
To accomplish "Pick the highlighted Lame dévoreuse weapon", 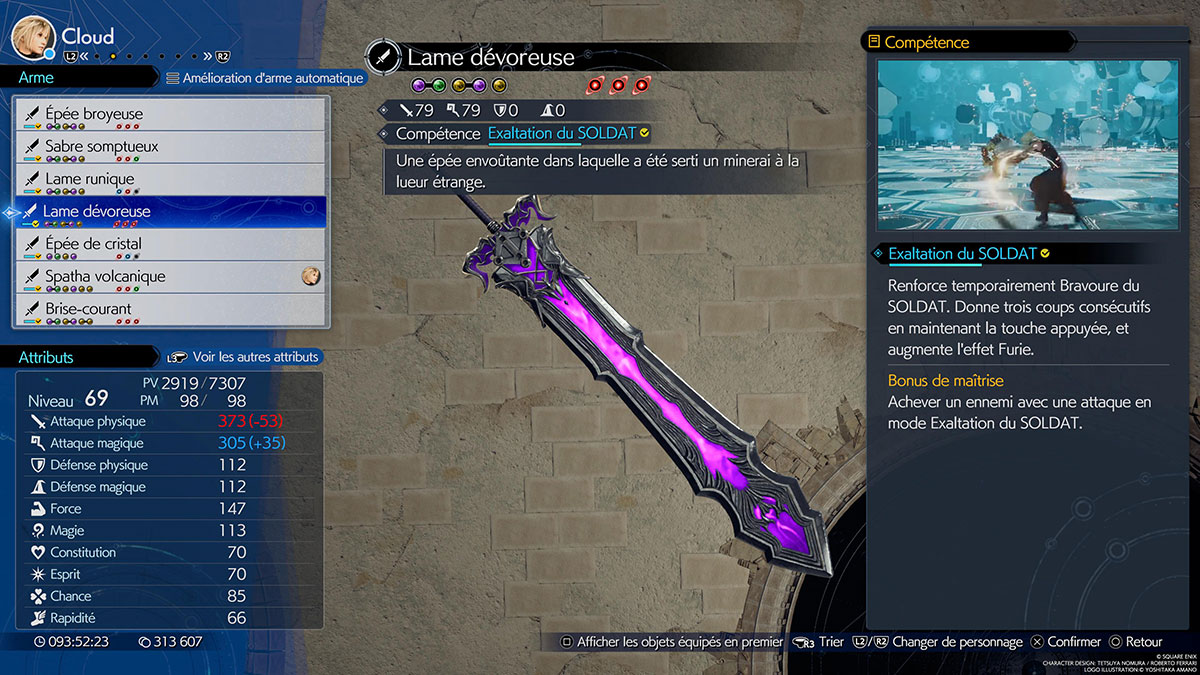I will pyautogui.click(x=170, y=212).
